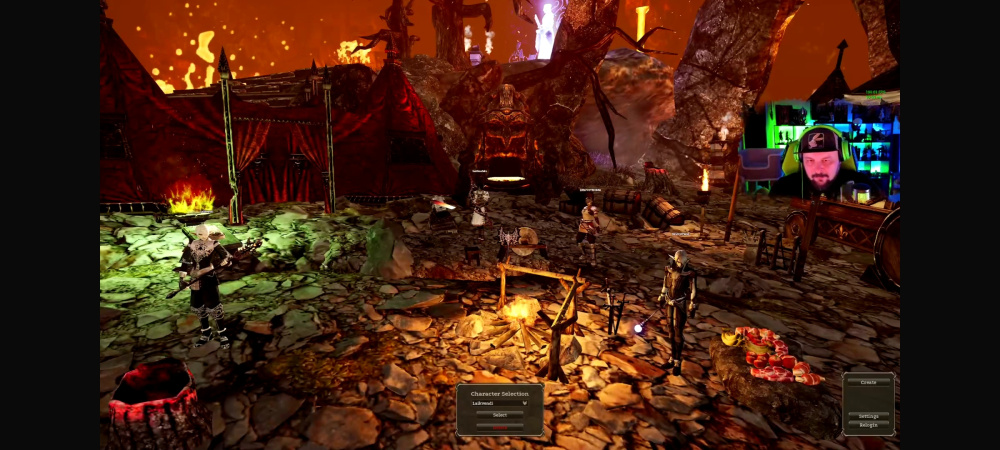Screen dimensions: 1000x450
Task: Open the Settings menu
Action: 868,416
